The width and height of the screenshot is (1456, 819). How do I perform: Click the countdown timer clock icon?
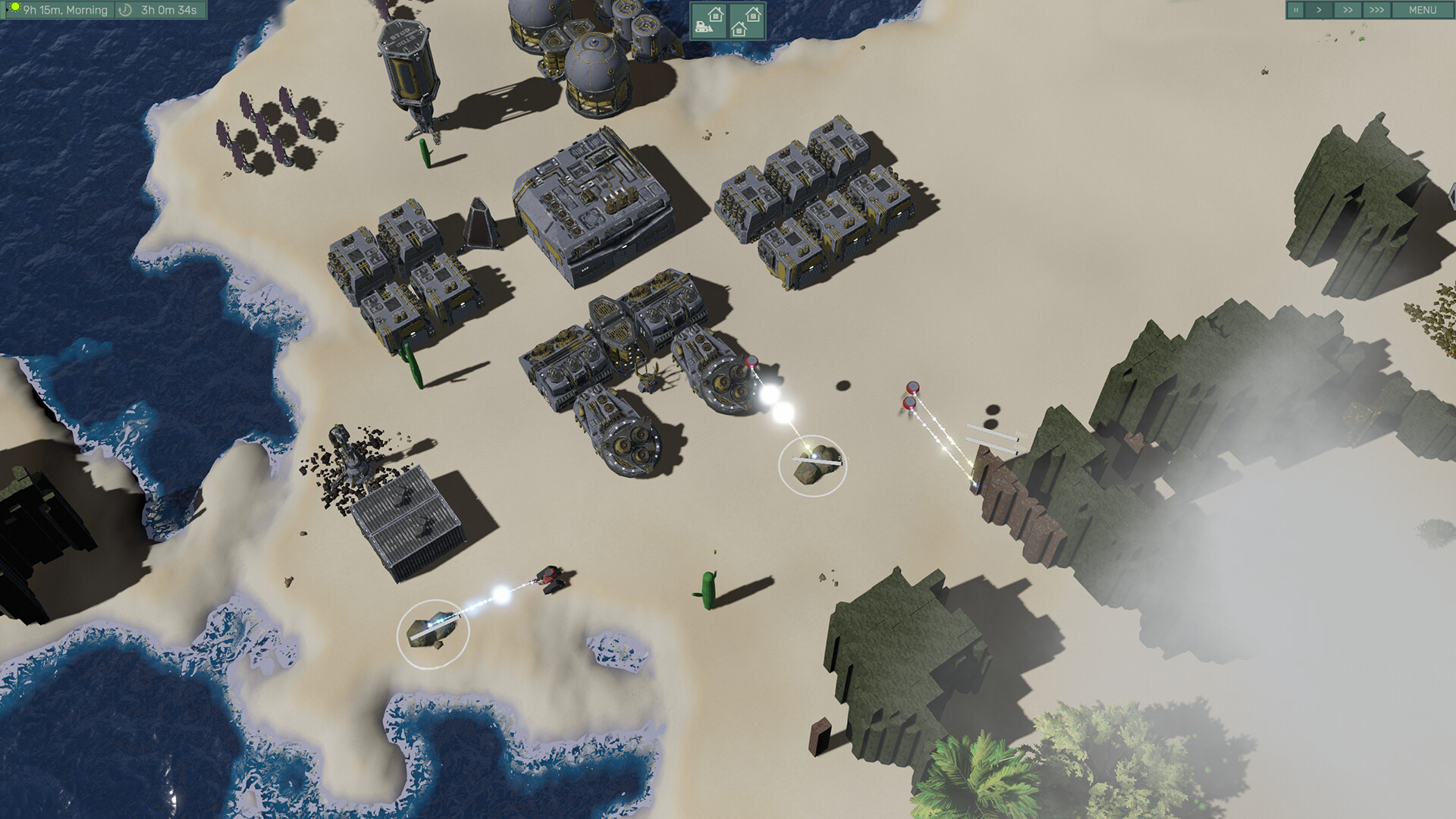(x=124, y=10)
